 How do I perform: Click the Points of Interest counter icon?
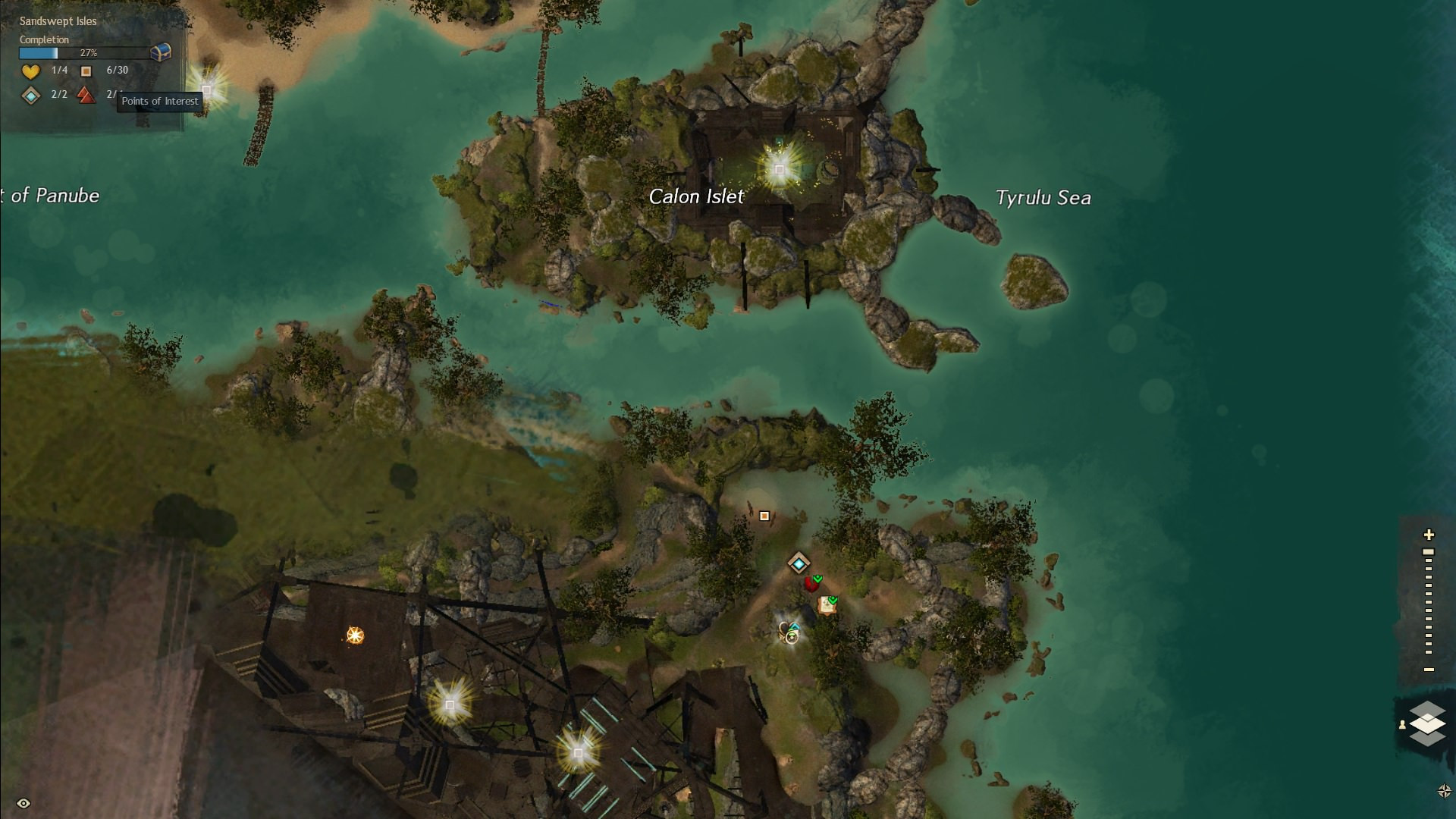(x=86, y=71)
